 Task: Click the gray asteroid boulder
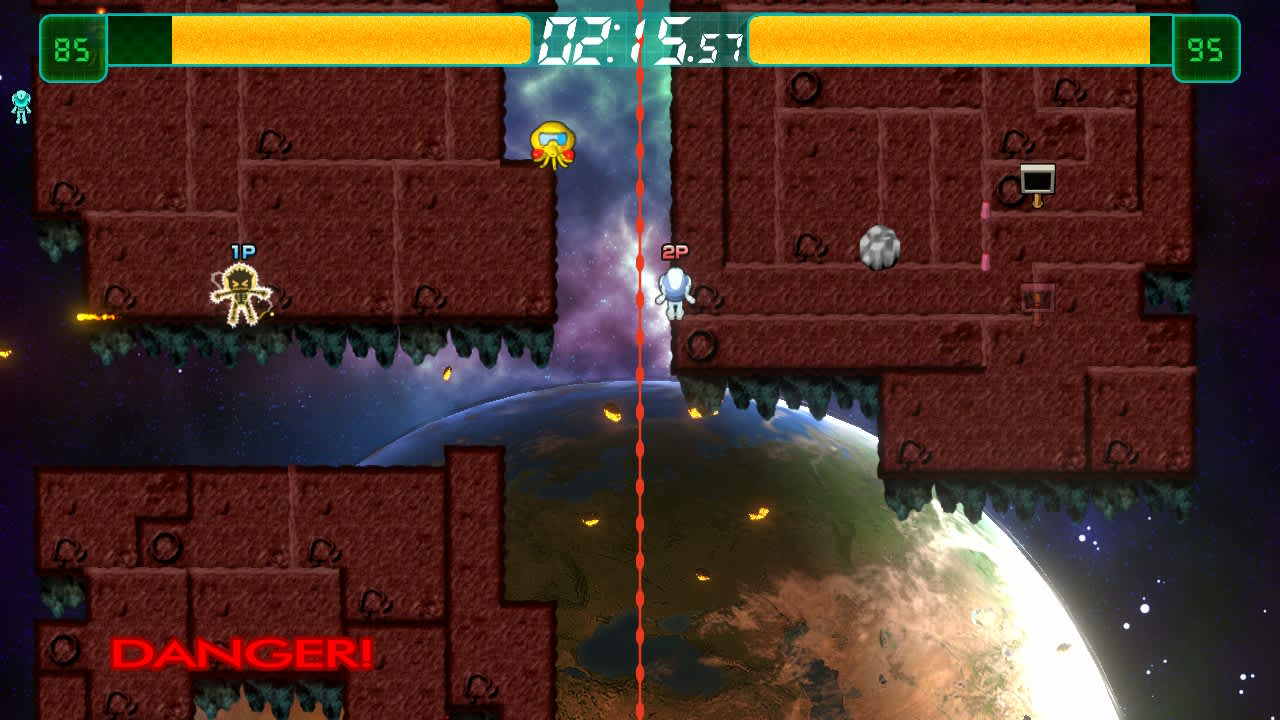tap(878, 248)
